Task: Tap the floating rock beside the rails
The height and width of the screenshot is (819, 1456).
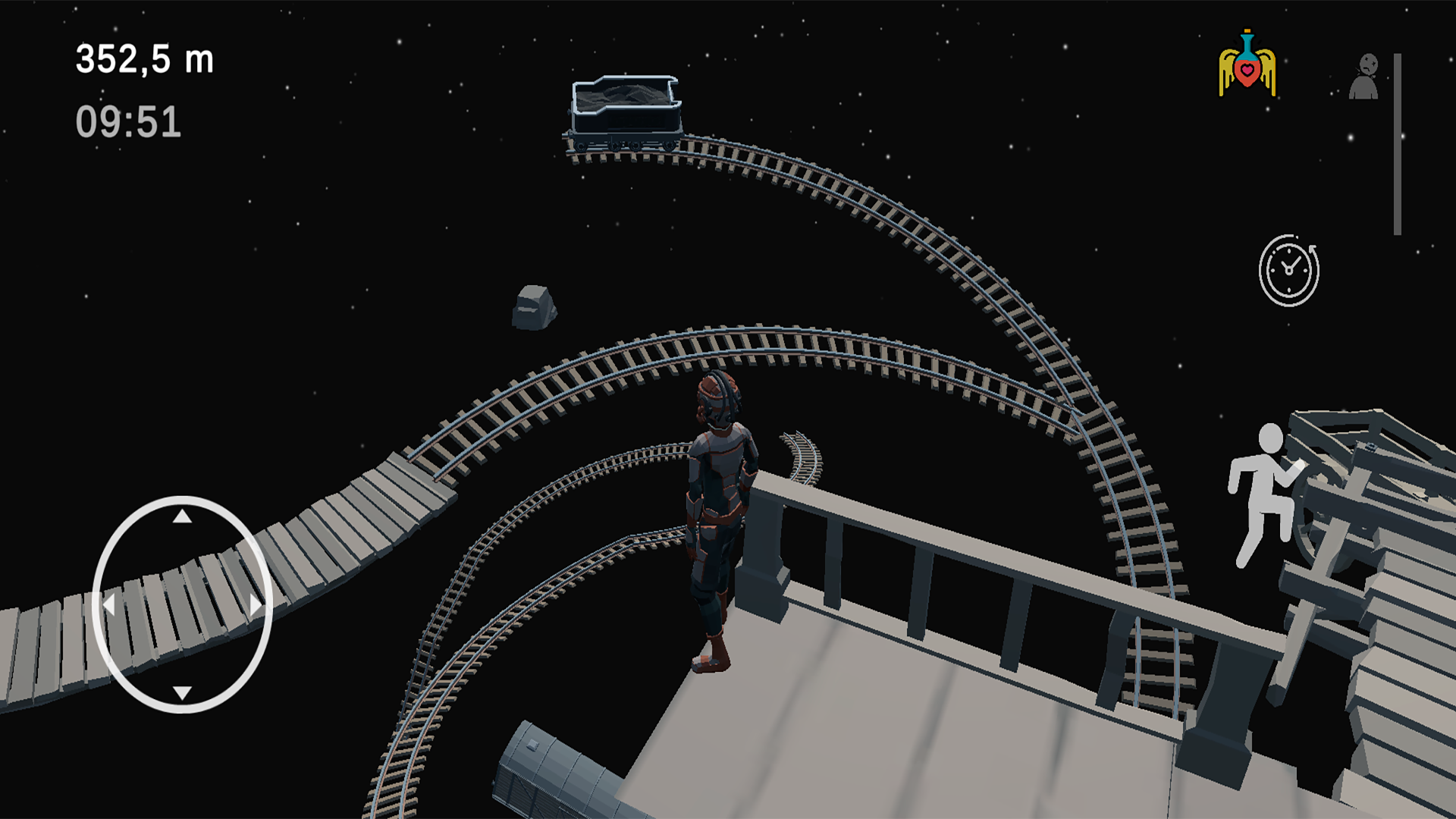Action: click(535, 307)
